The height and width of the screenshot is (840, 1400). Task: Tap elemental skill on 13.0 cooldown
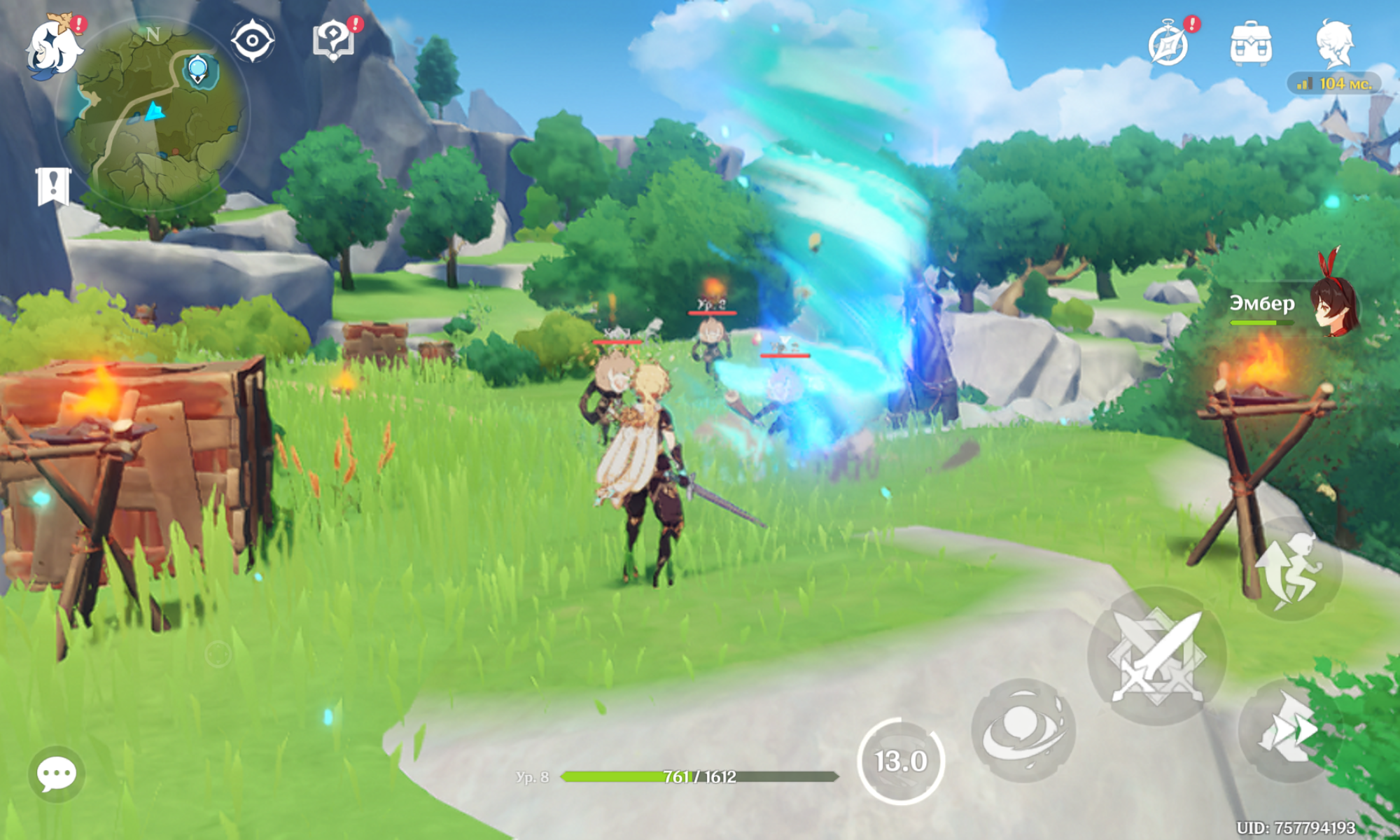coord(901,761)
